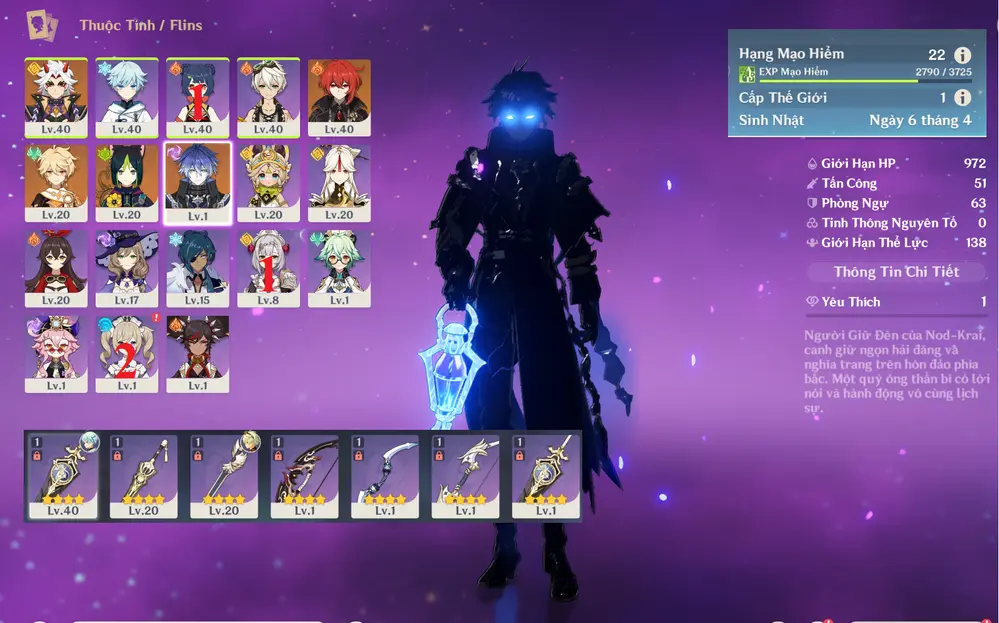The image size is (999, 623).
Task: Show info for Cấp Thế Giới
Action: pos(962,98)
